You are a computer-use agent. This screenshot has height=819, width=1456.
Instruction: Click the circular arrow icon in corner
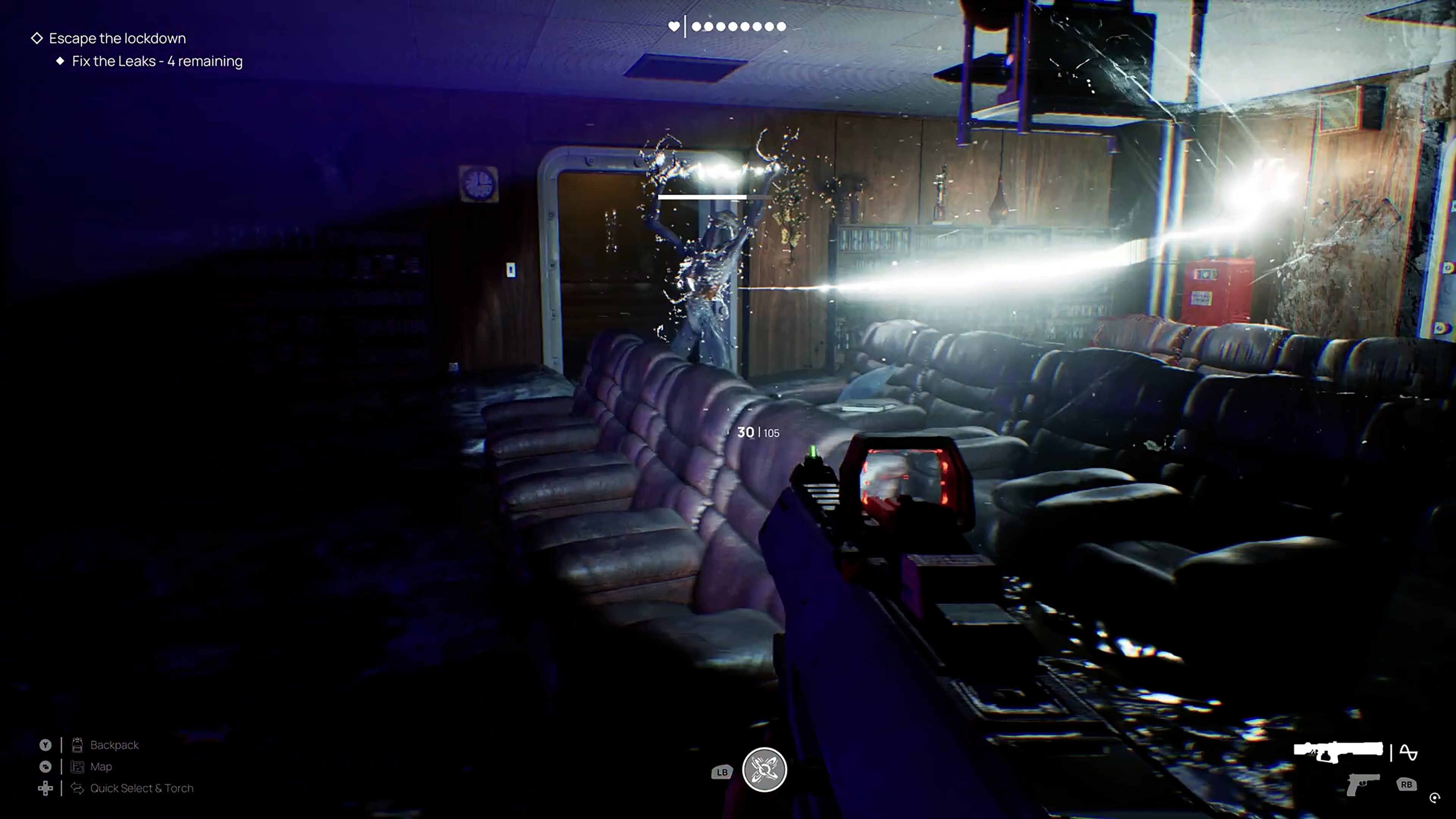(1434, 798)
